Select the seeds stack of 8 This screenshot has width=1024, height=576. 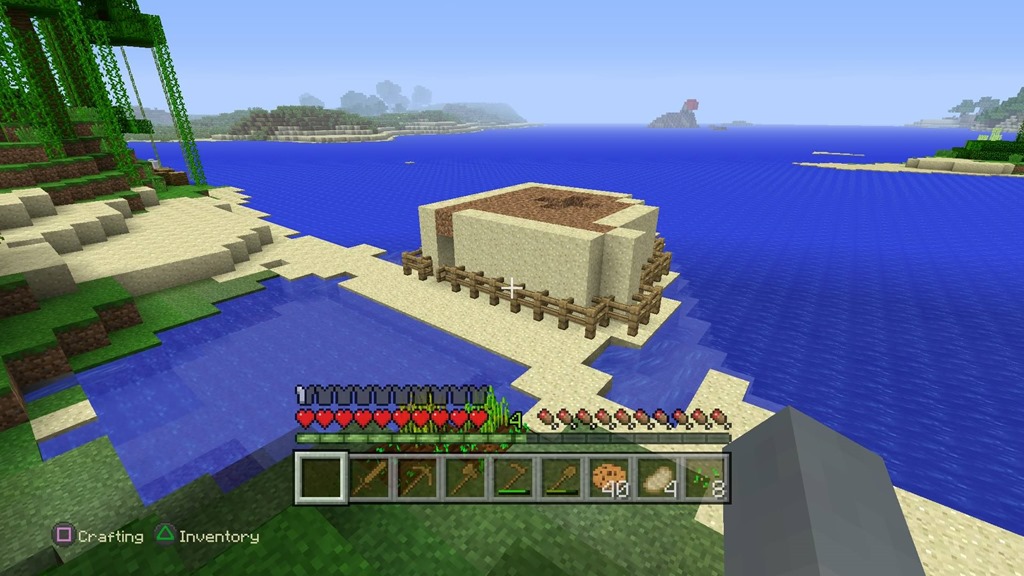[x=705, y=477]
